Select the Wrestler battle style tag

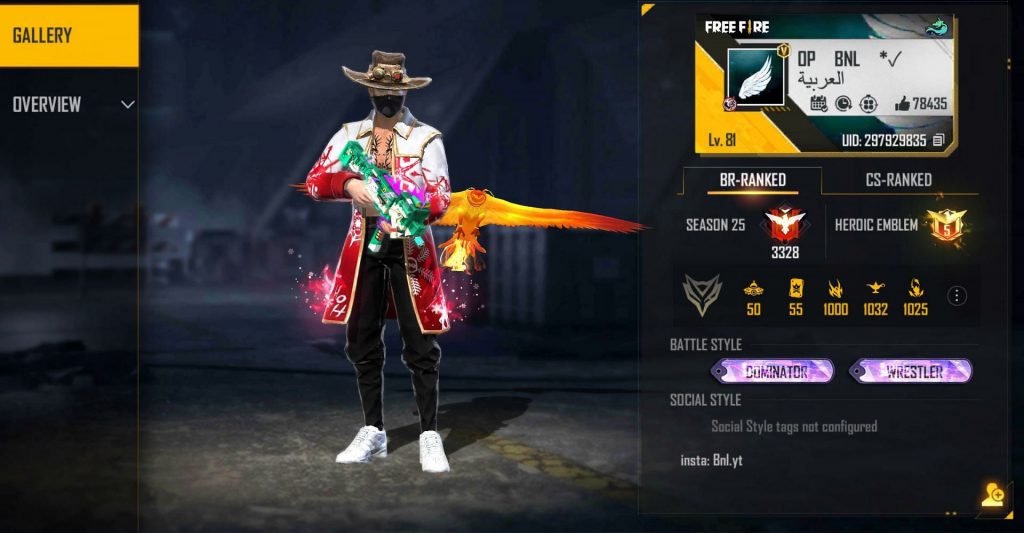[911, 372]
